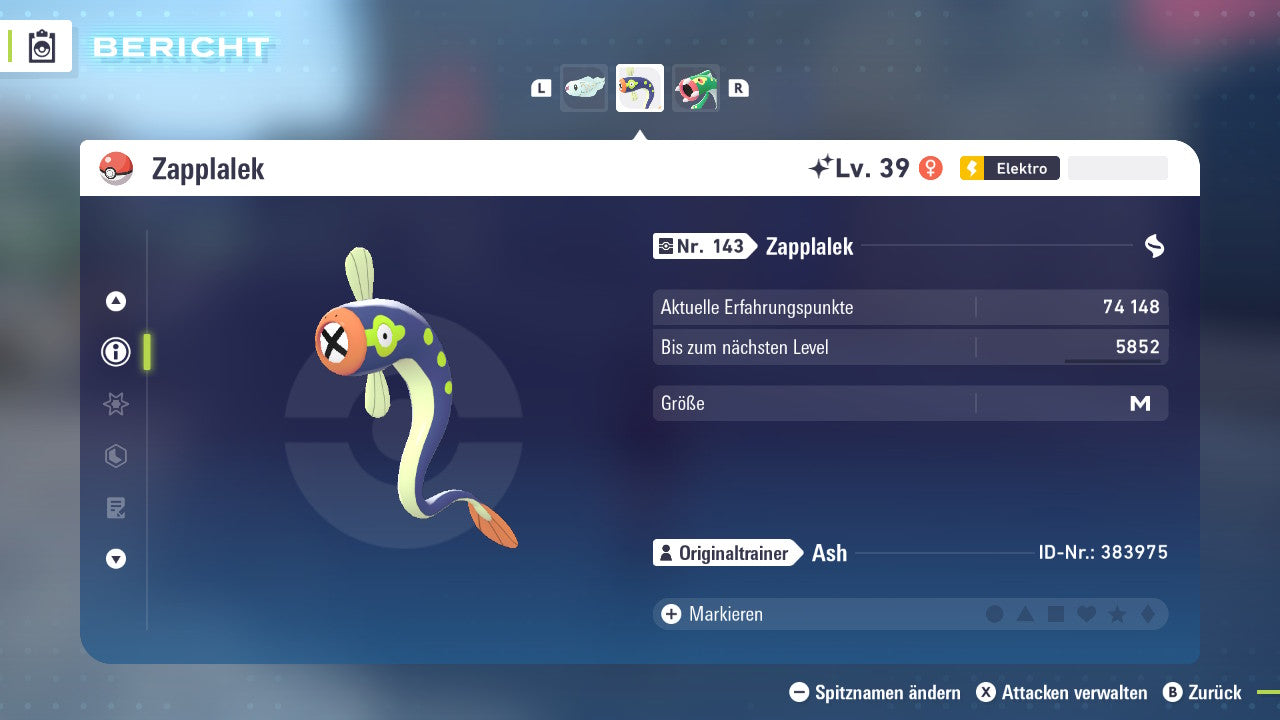
Task: Collapse the page using the up arrow
Action: click(x=115, y=300)
